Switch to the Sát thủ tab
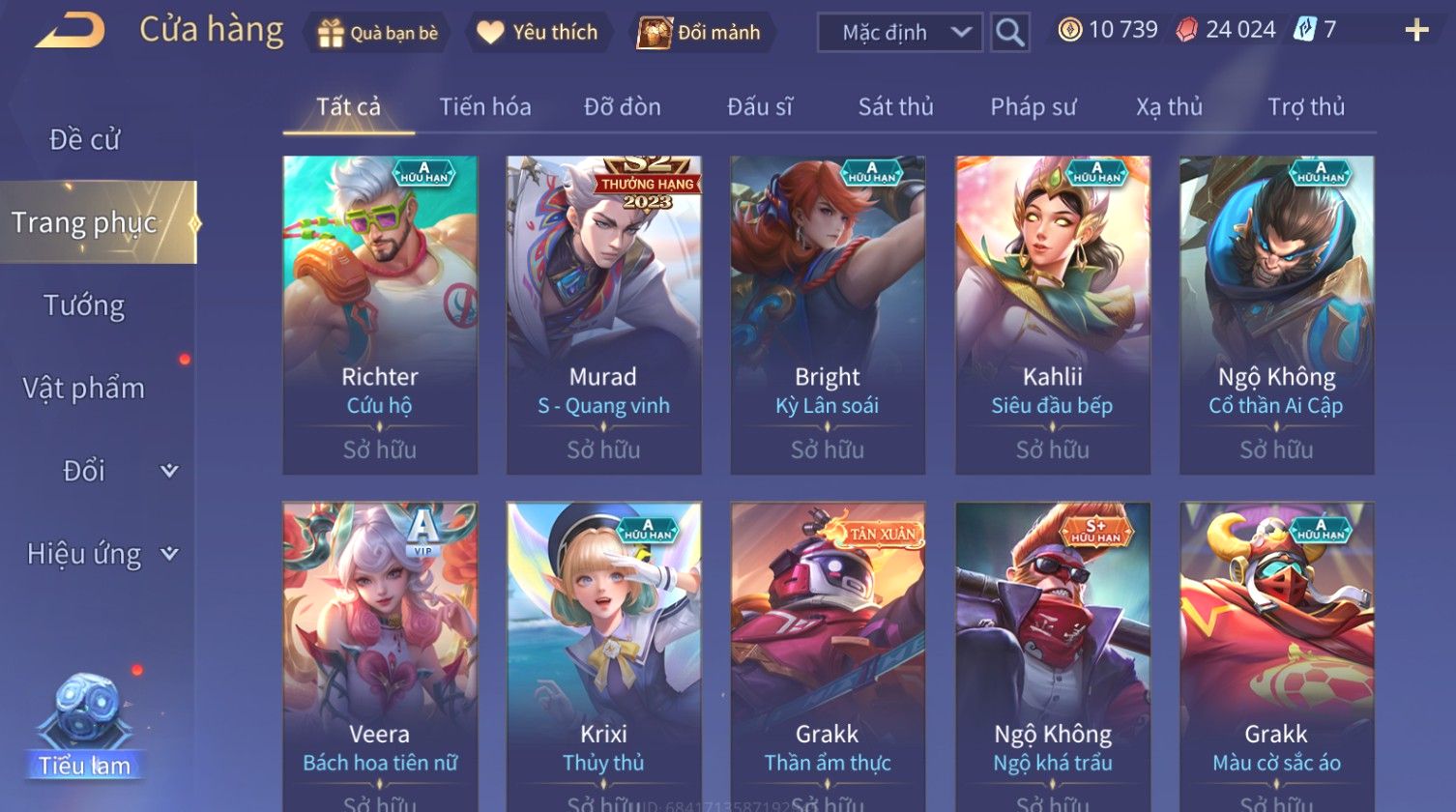 pos(895,106)
